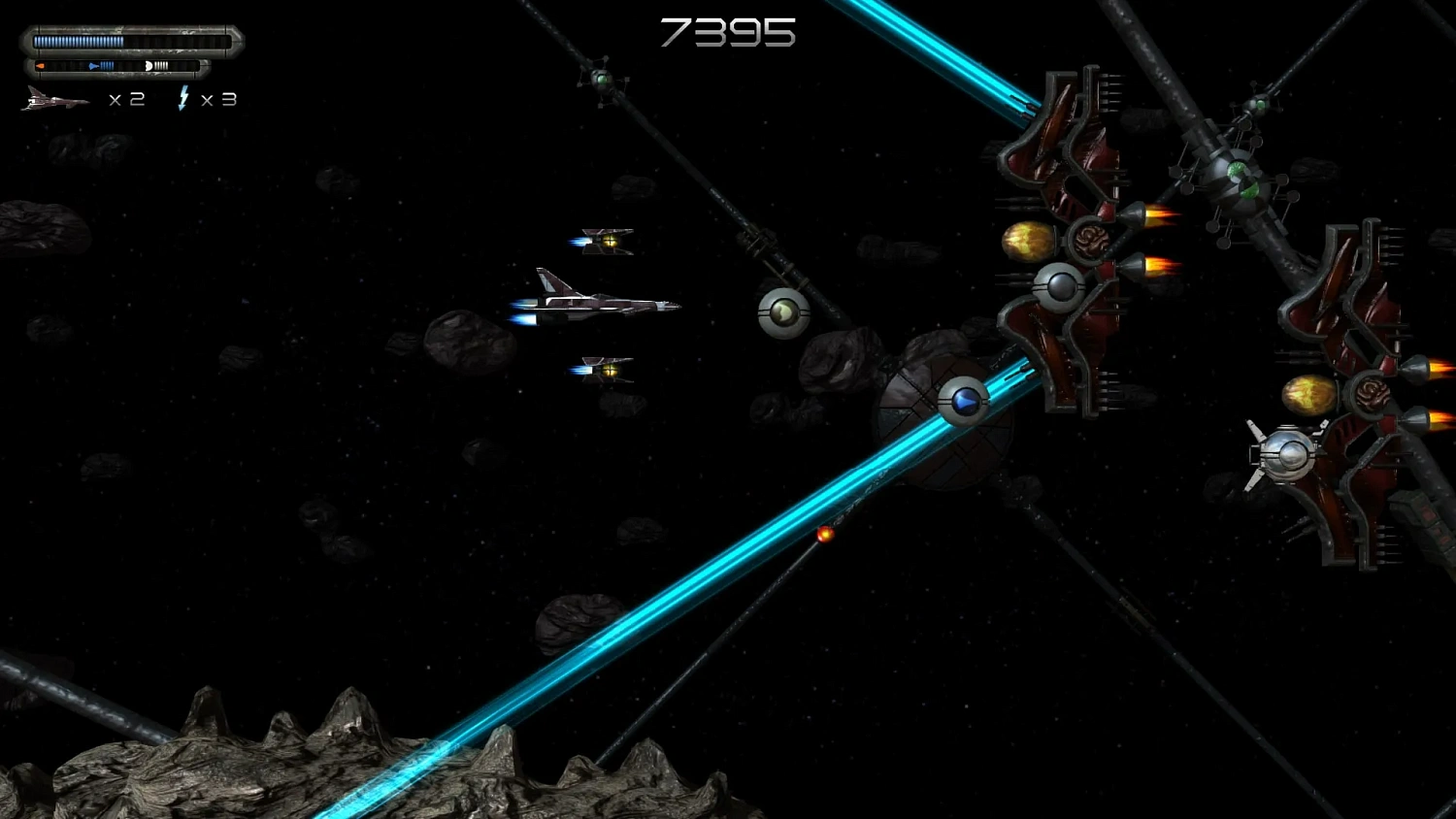Click the blue lightning bolt special weapon icon
Image resolution: width=1456 pixels, height=819 pixels.
click(x=183, y=97)
